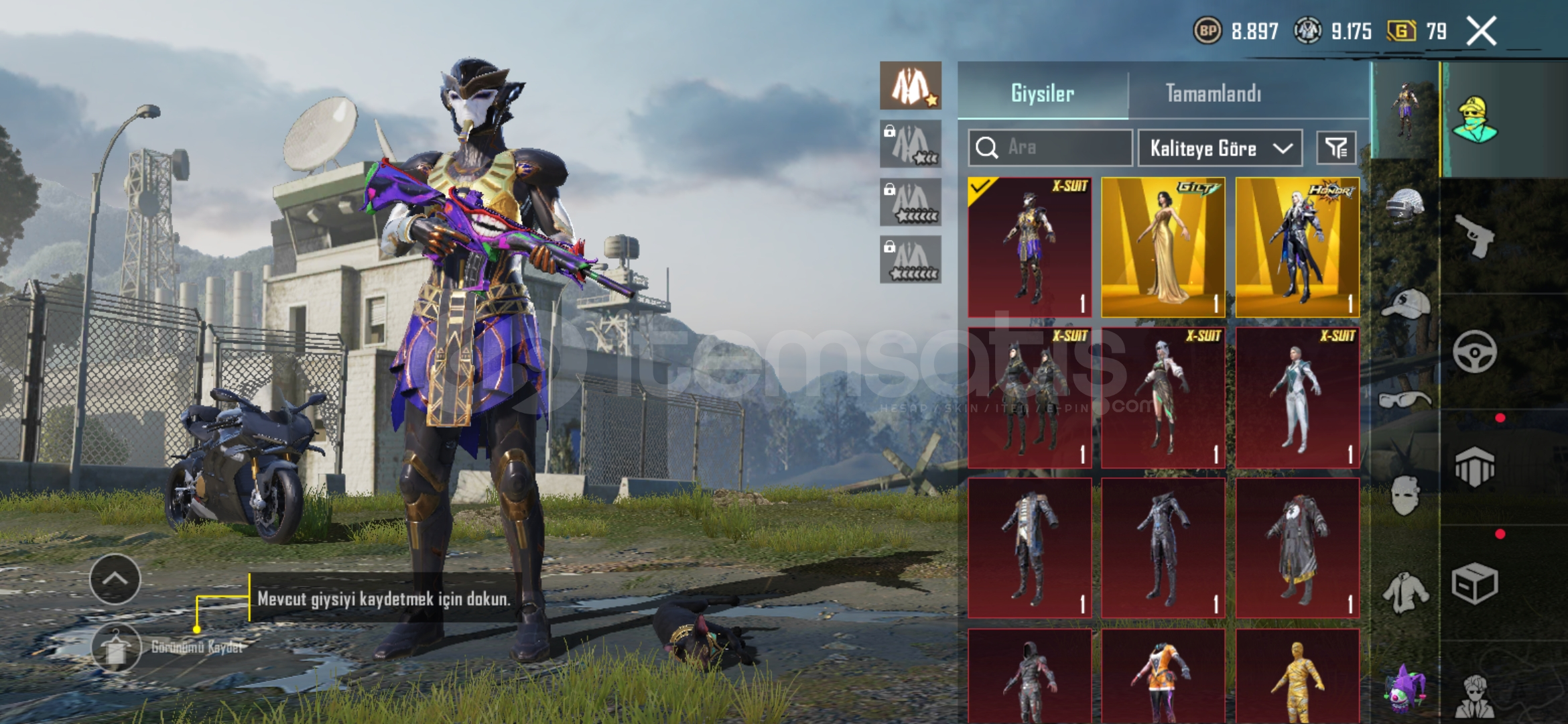Select the white X-Suit outfit

tap(1297, 398)
